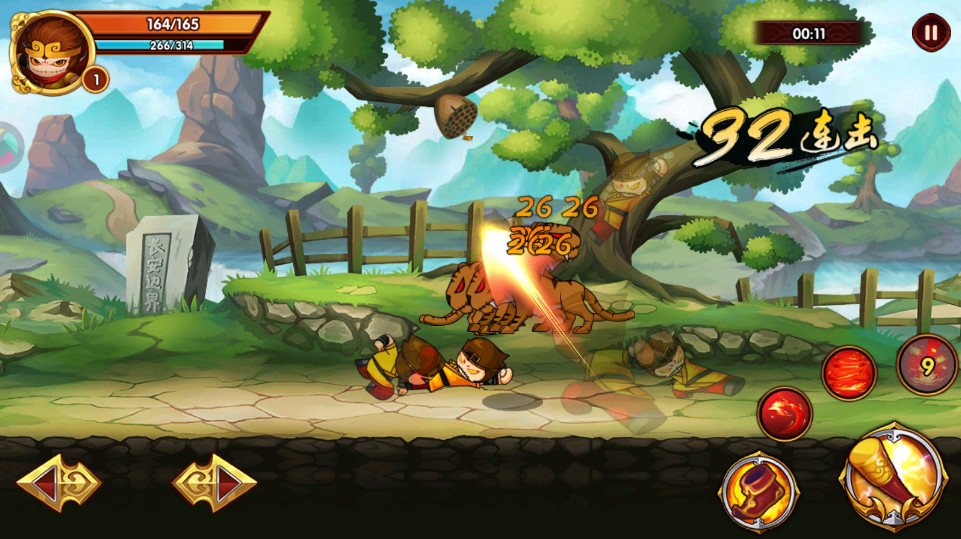Pause the game with the top-right button

tap(931, 33)
